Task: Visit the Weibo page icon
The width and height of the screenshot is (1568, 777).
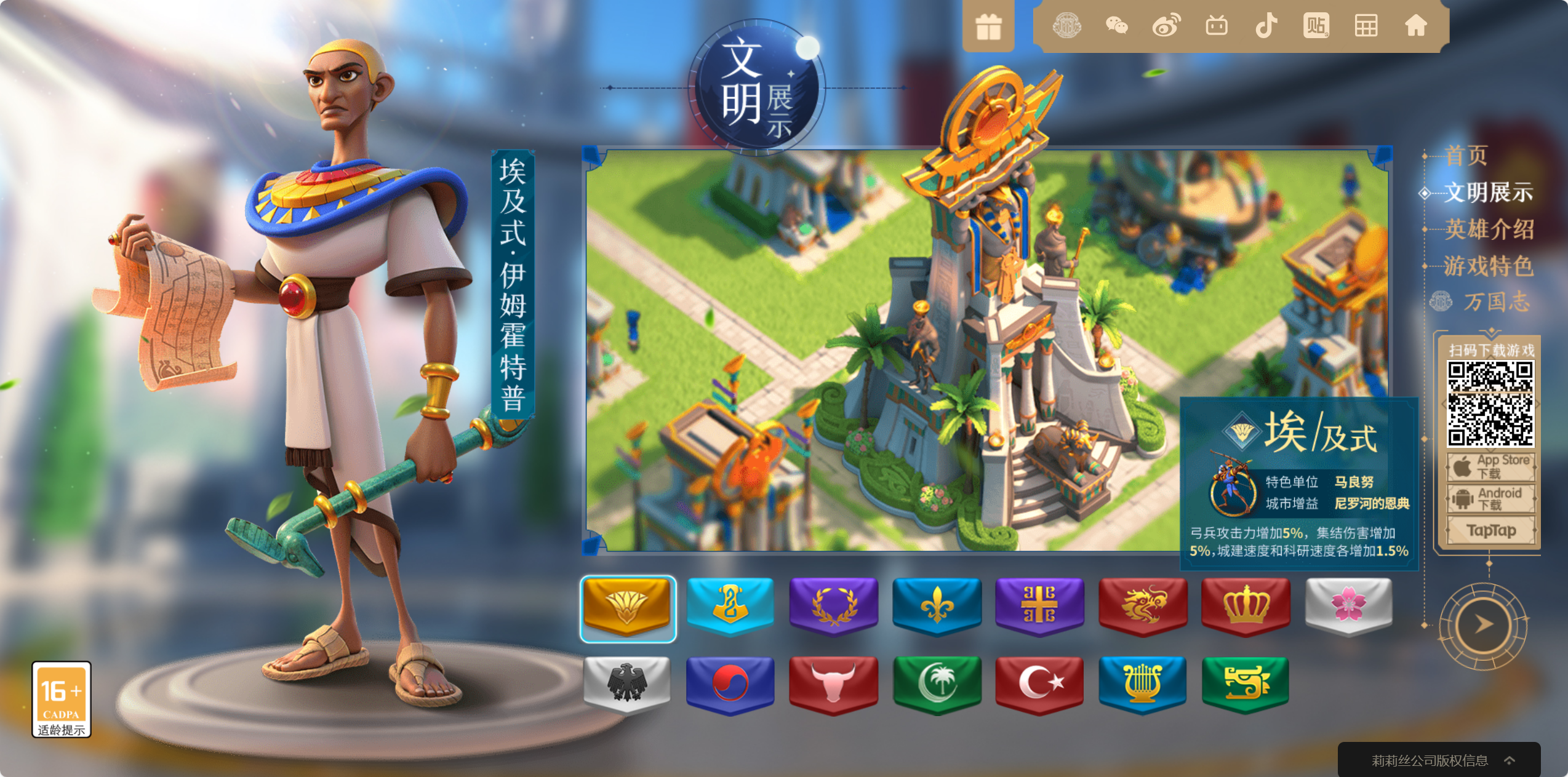Action: 1166,26
